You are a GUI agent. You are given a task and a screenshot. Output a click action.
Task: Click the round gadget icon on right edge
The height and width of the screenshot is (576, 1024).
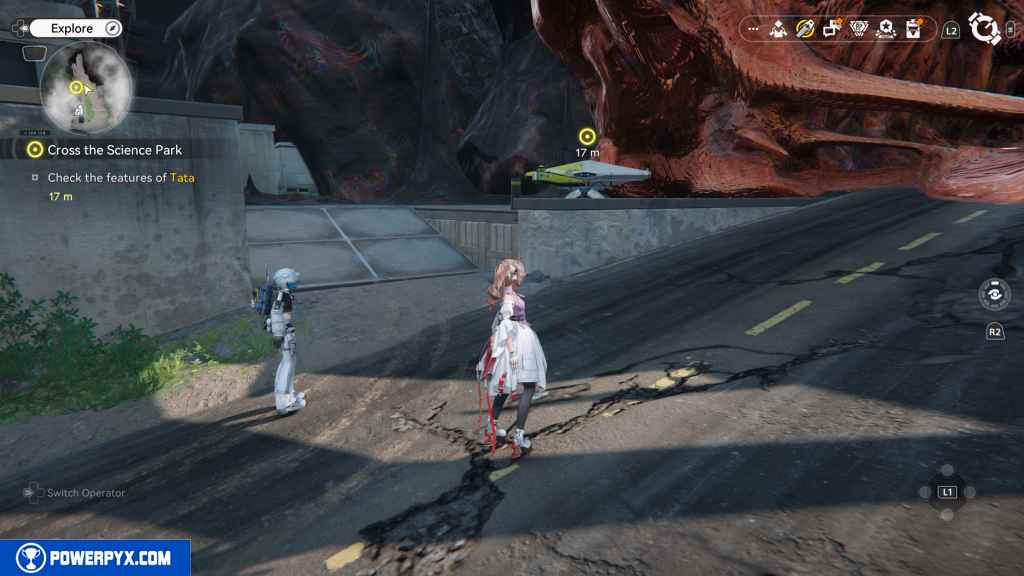(x=994, y=295)
